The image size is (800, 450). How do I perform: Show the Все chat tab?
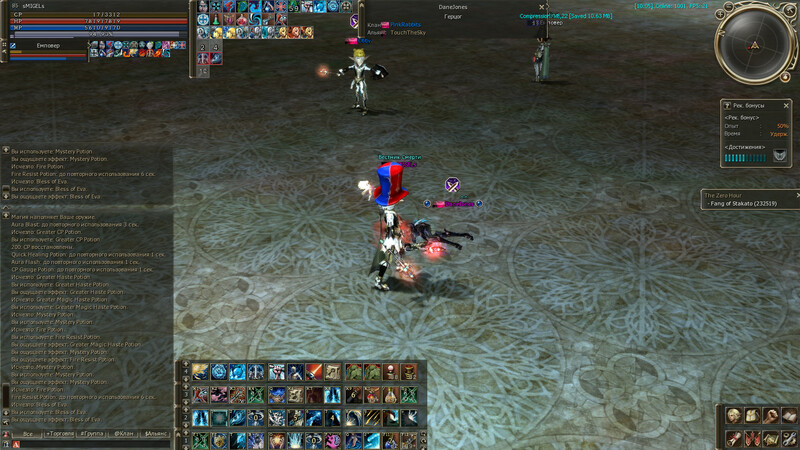pyautogui.click(x=28, y=435)
